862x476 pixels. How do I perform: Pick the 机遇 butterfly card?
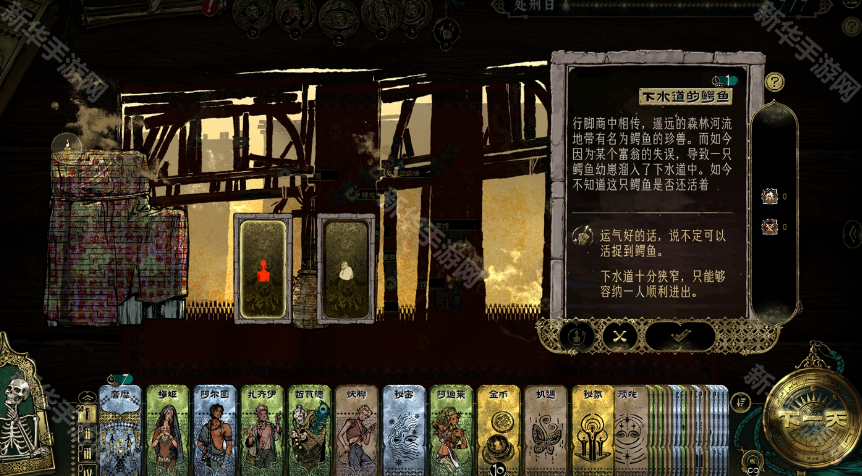click(x=545, y=430)
